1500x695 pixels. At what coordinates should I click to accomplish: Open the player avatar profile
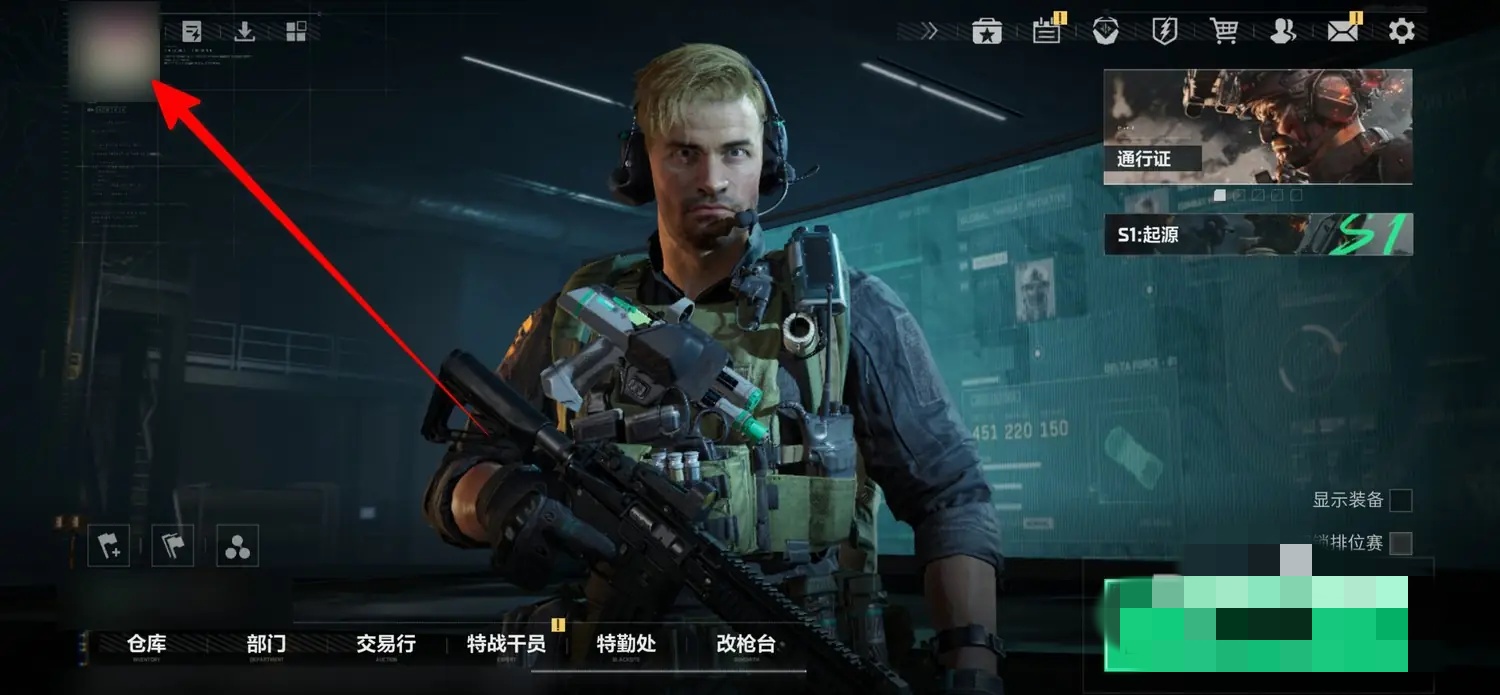tap(114, 50)
